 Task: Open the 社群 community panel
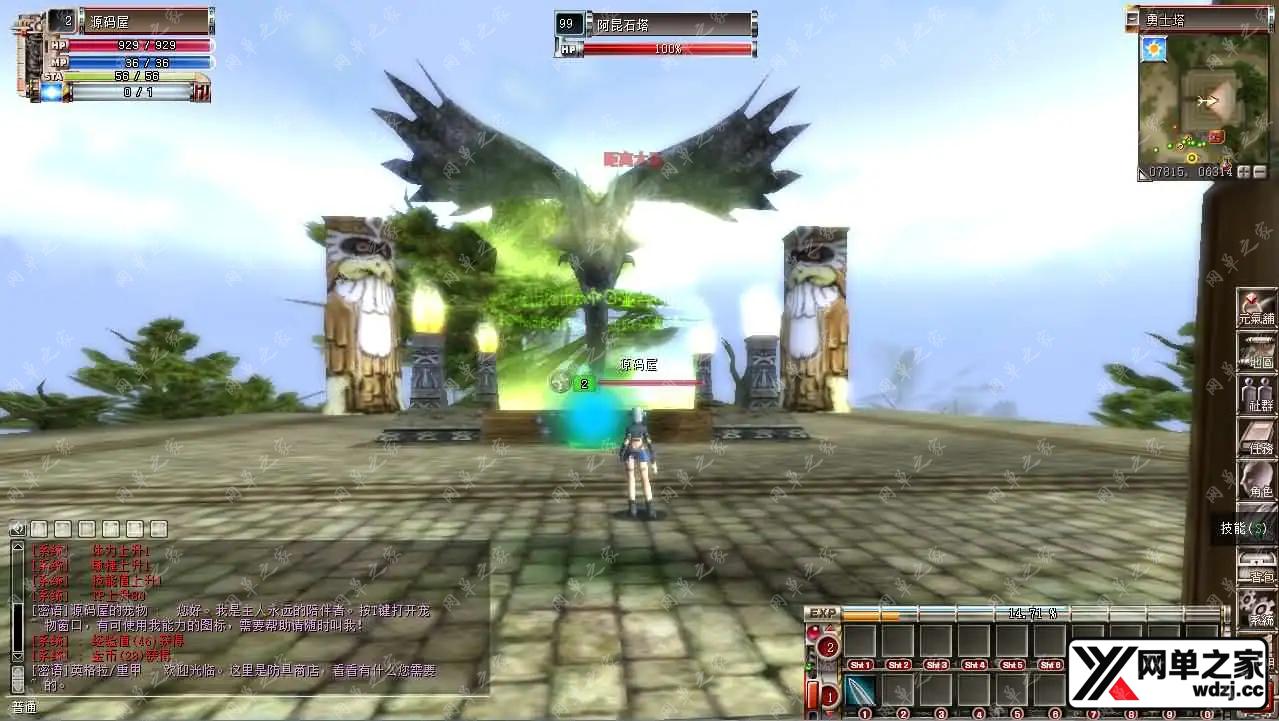tap(1256, 393)
